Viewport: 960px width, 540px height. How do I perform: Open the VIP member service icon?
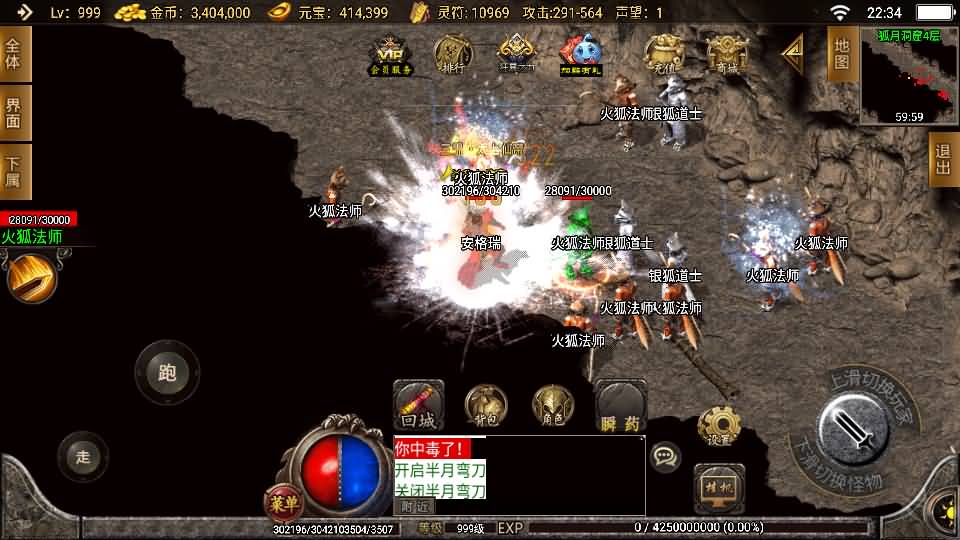click(391, 55)
